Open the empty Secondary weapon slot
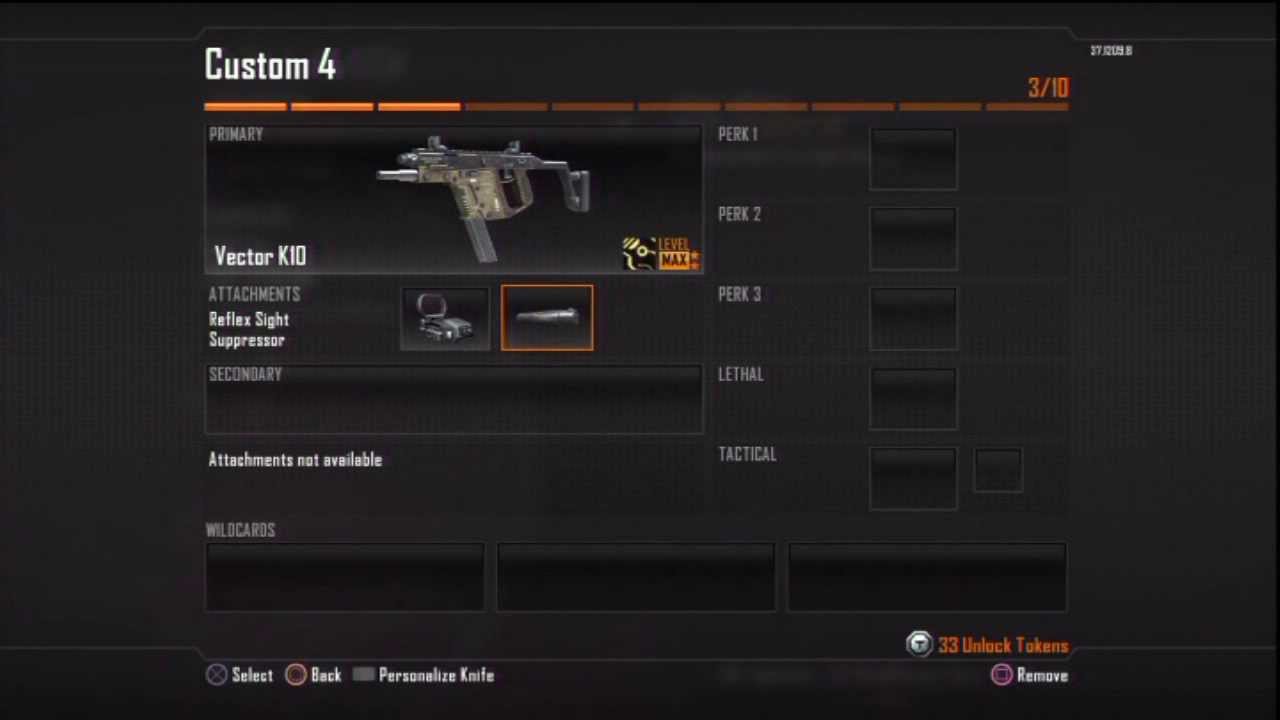Screen dimensions: 1280x720 [x=453, y=400]
